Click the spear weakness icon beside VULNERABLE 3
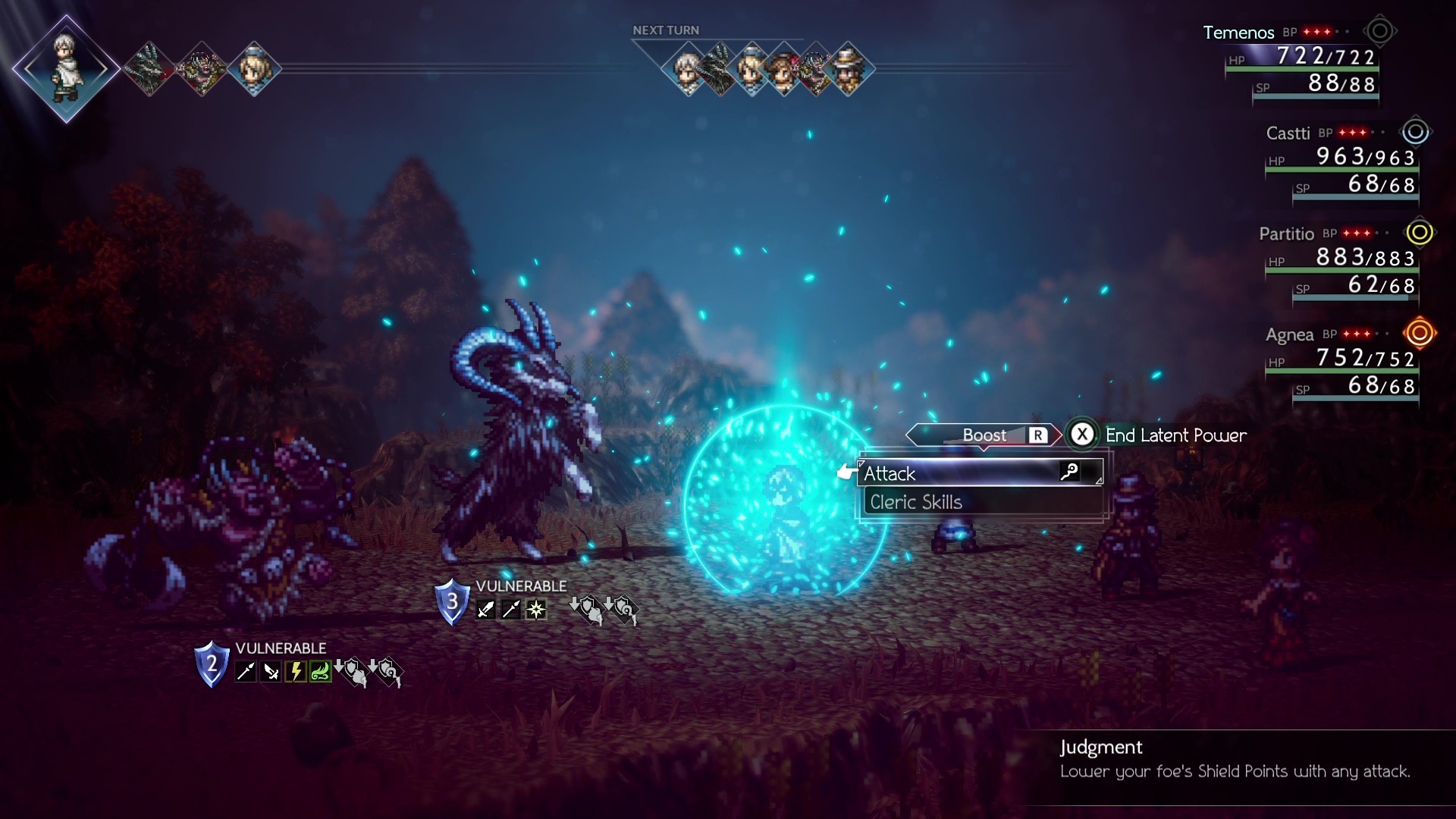The width and height of the screenshot is (1456, 819). pyautogui.click(x=511, y=609)
